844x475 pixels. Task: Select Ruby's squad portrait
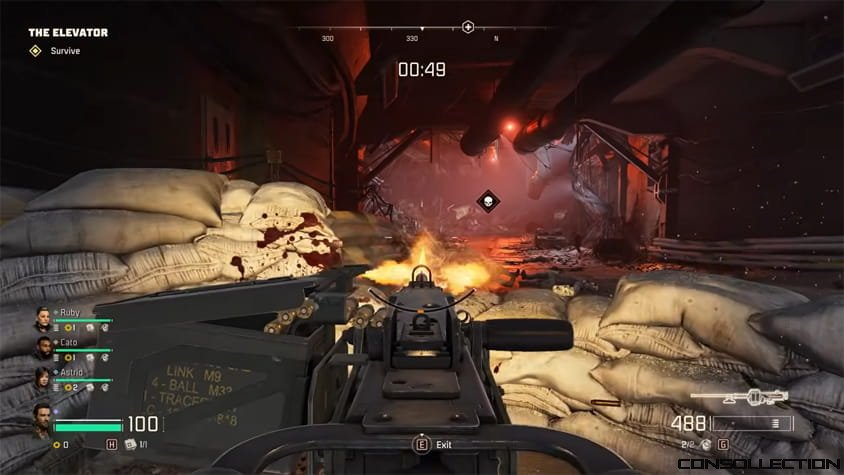[43, 319]
